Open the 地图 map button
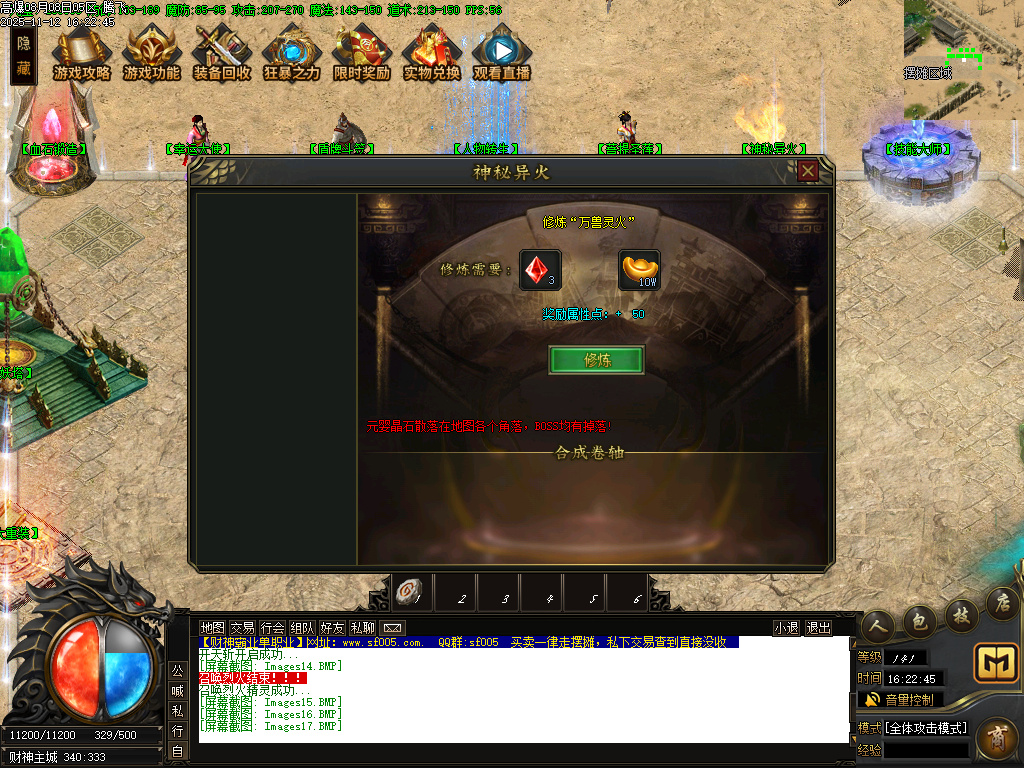1024x768 pixels. pos(212,628)
